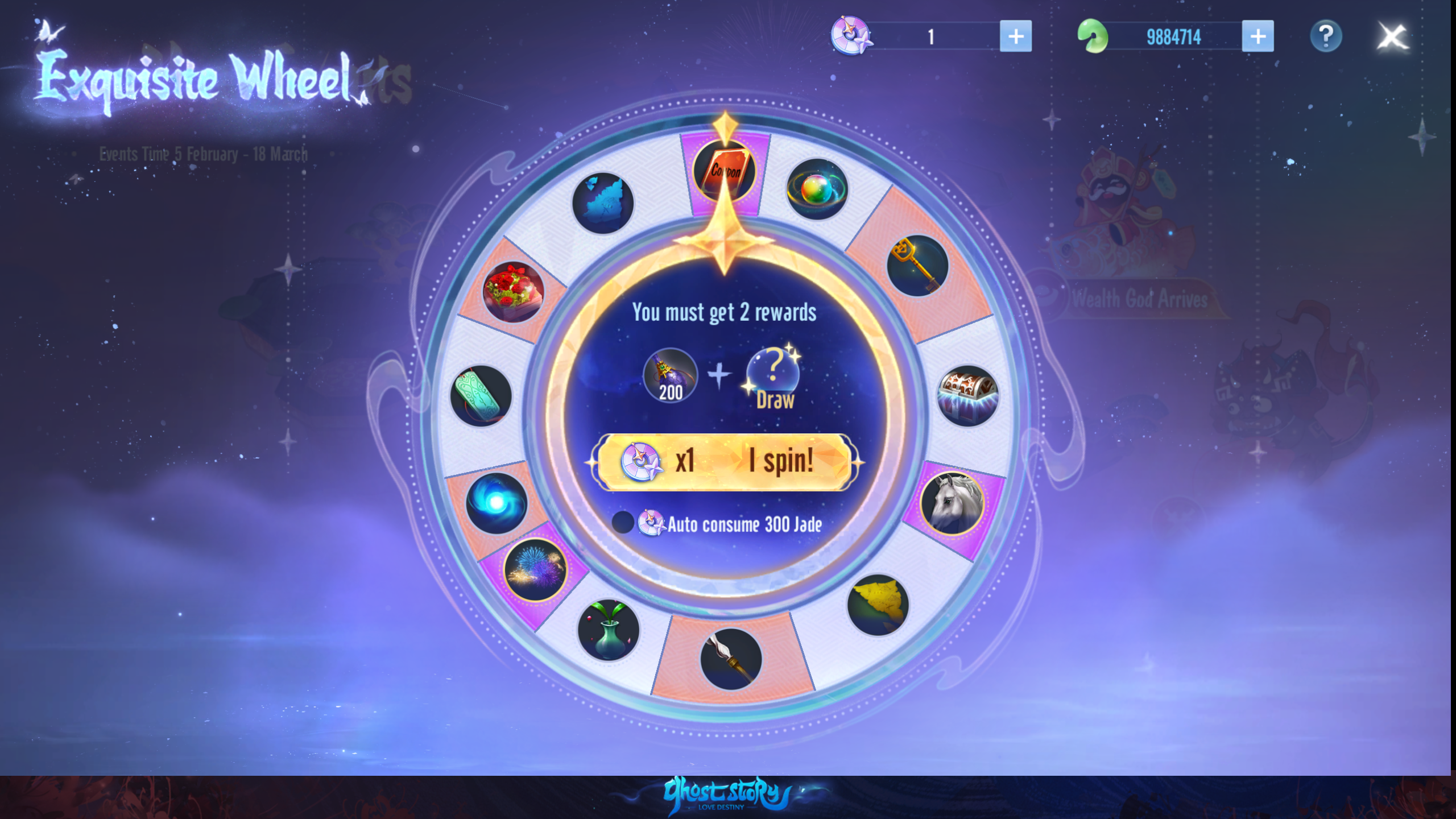1456x819 pixels.
Task: Click the 200 weapon reward icon
Action: (671, 375)
